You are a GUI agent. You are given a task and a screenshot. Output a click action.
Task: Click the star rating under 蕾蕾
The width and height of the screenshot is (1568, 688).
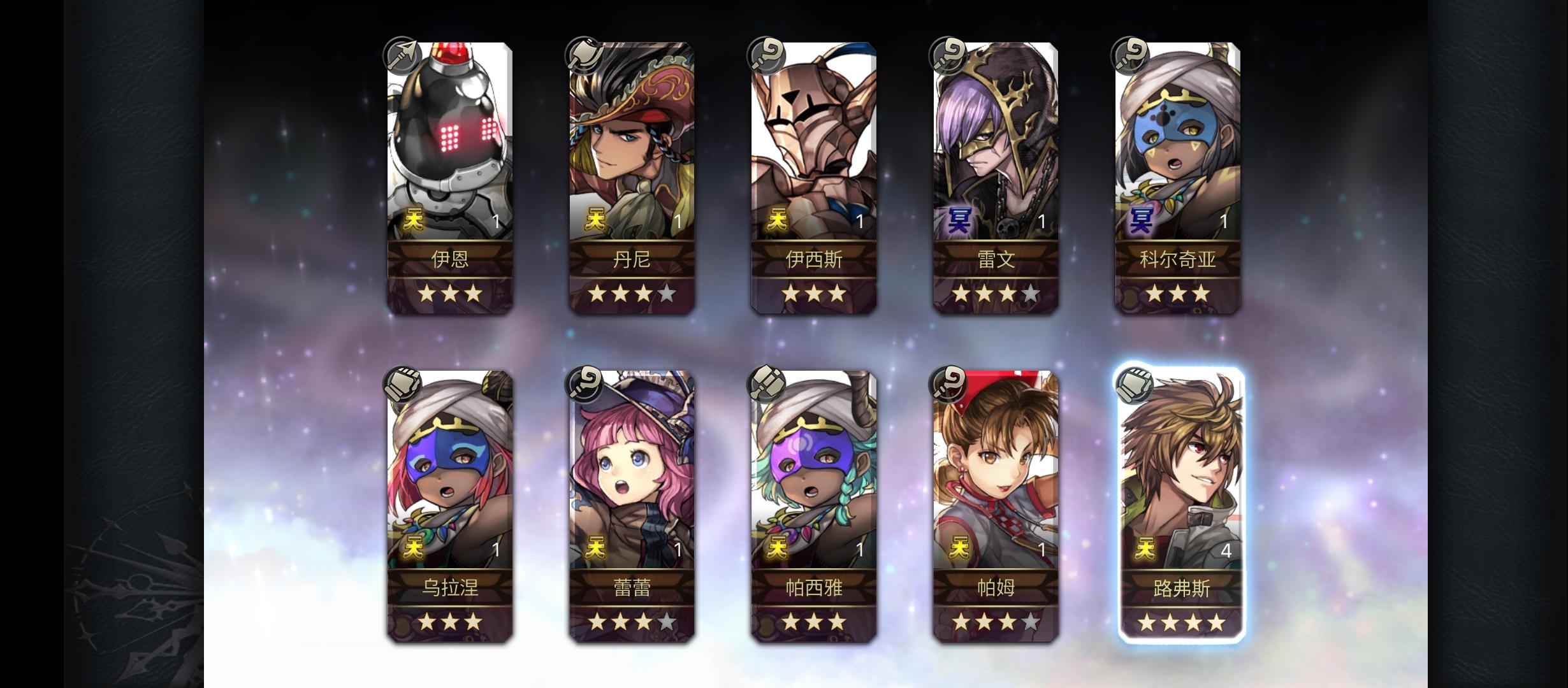[x=631, y=621]
